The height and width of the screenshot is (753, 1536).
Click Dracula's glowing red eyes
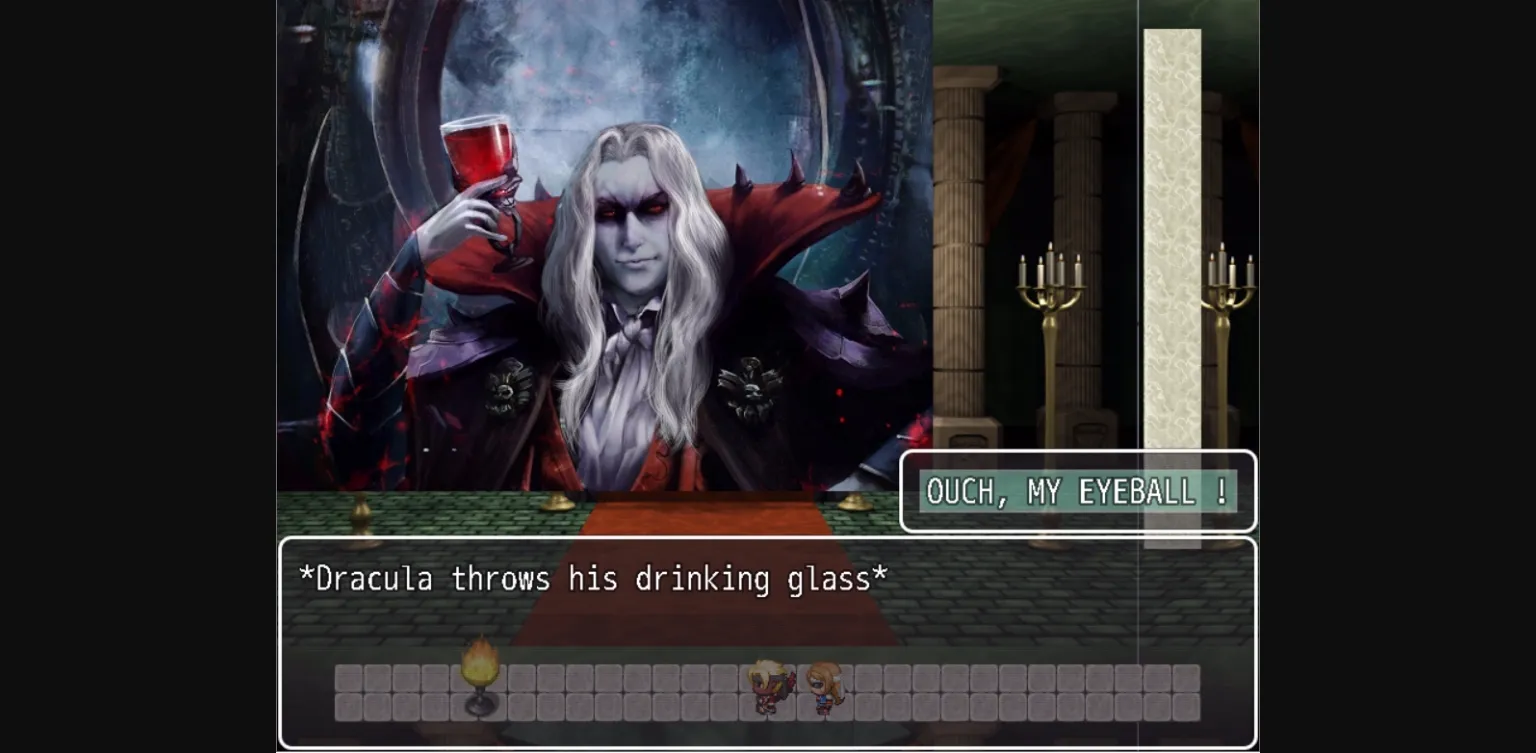(630, 210)
